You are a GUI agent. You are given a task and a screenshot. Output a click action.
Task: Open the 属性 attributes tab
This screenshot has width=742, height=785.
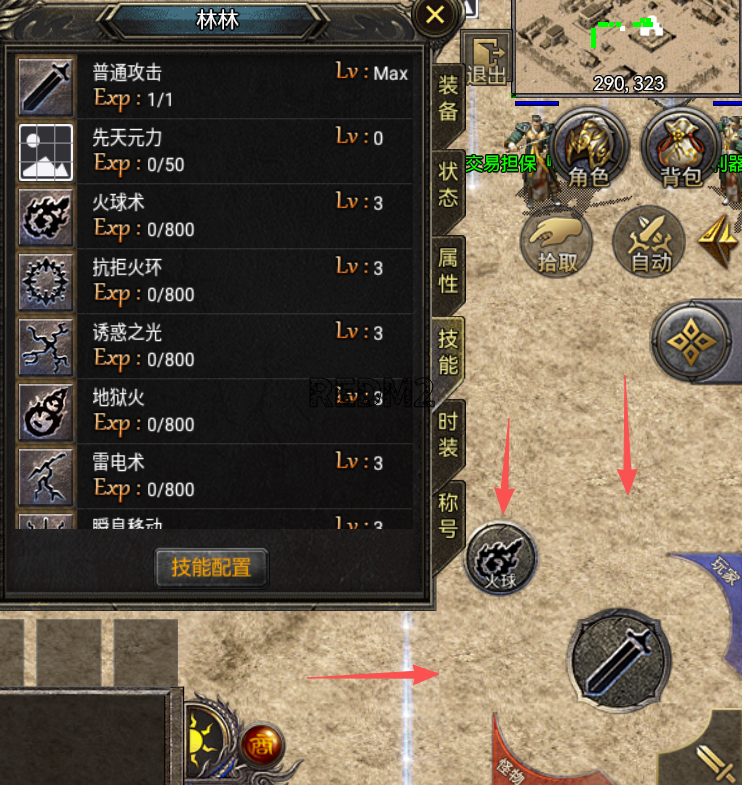448,270
